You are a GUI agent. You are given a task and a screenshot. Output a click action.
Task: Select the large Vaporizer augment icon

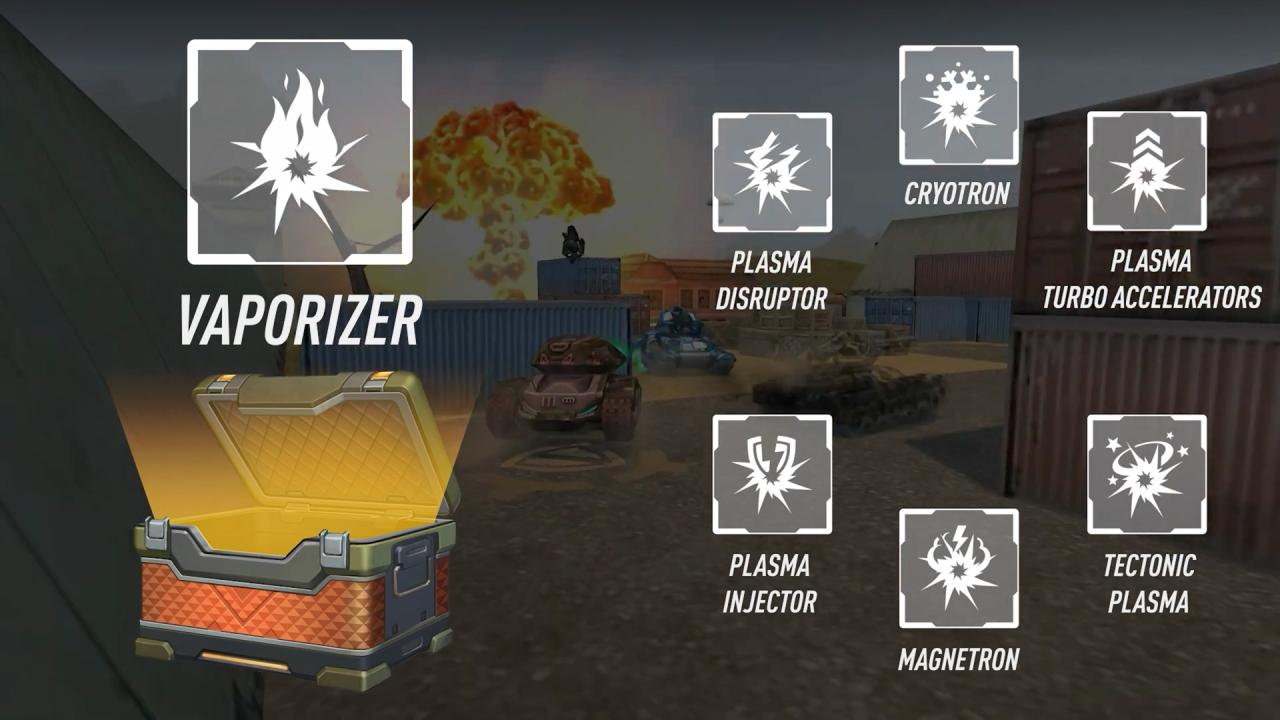coord(300,152)
